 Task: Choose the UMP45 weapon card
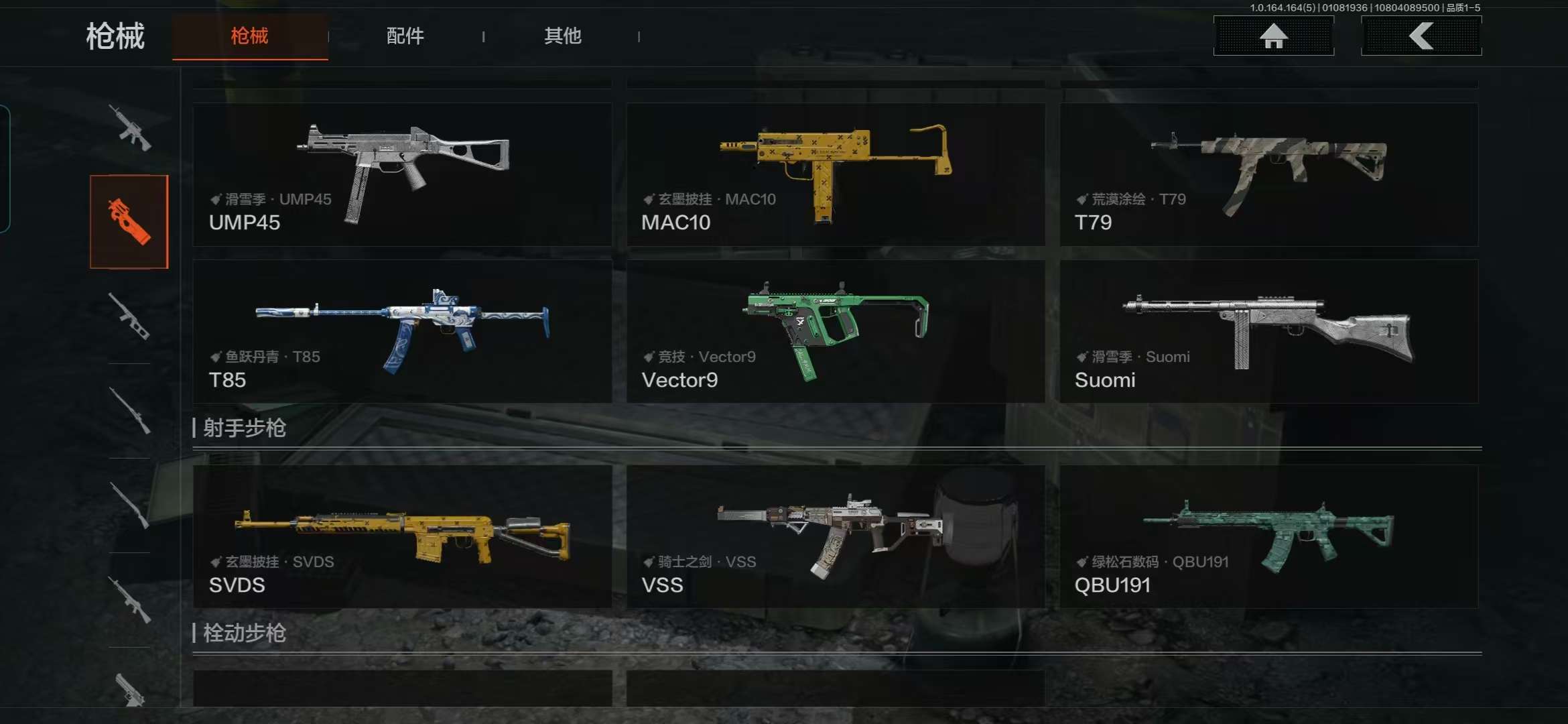402,174
